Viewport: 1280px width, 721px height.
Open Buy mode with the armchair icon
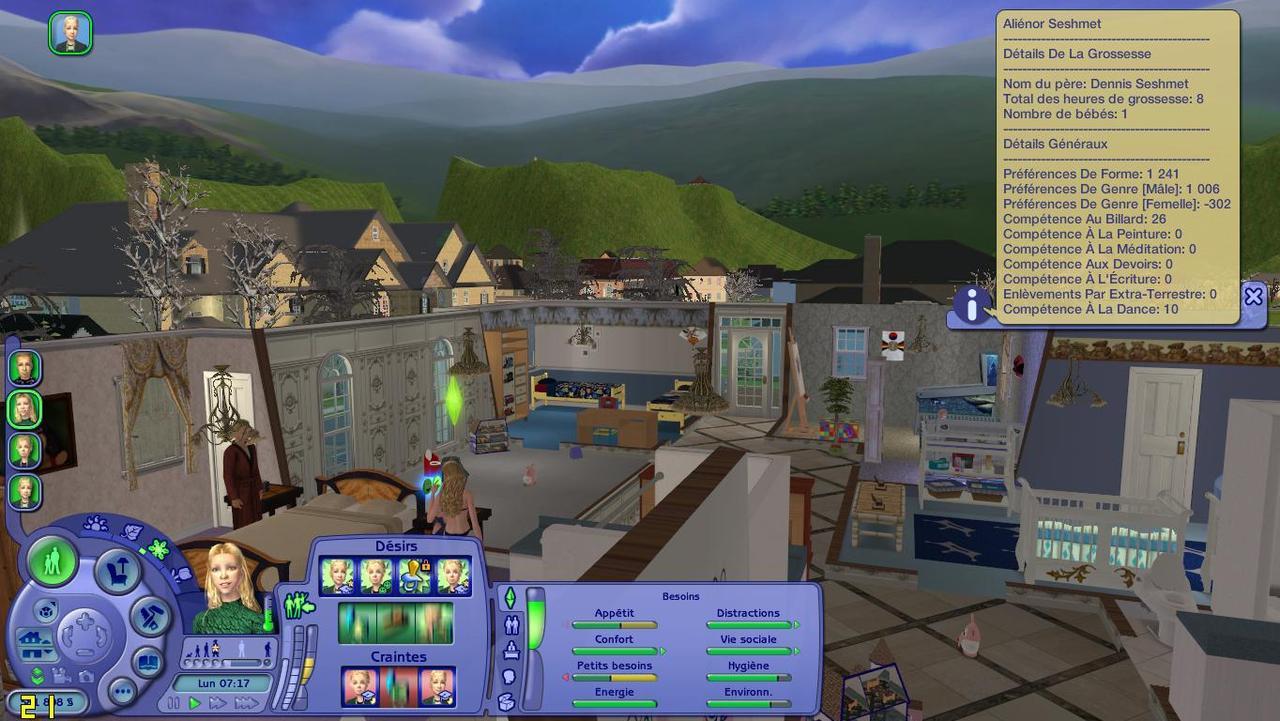(x=117, y=572)
